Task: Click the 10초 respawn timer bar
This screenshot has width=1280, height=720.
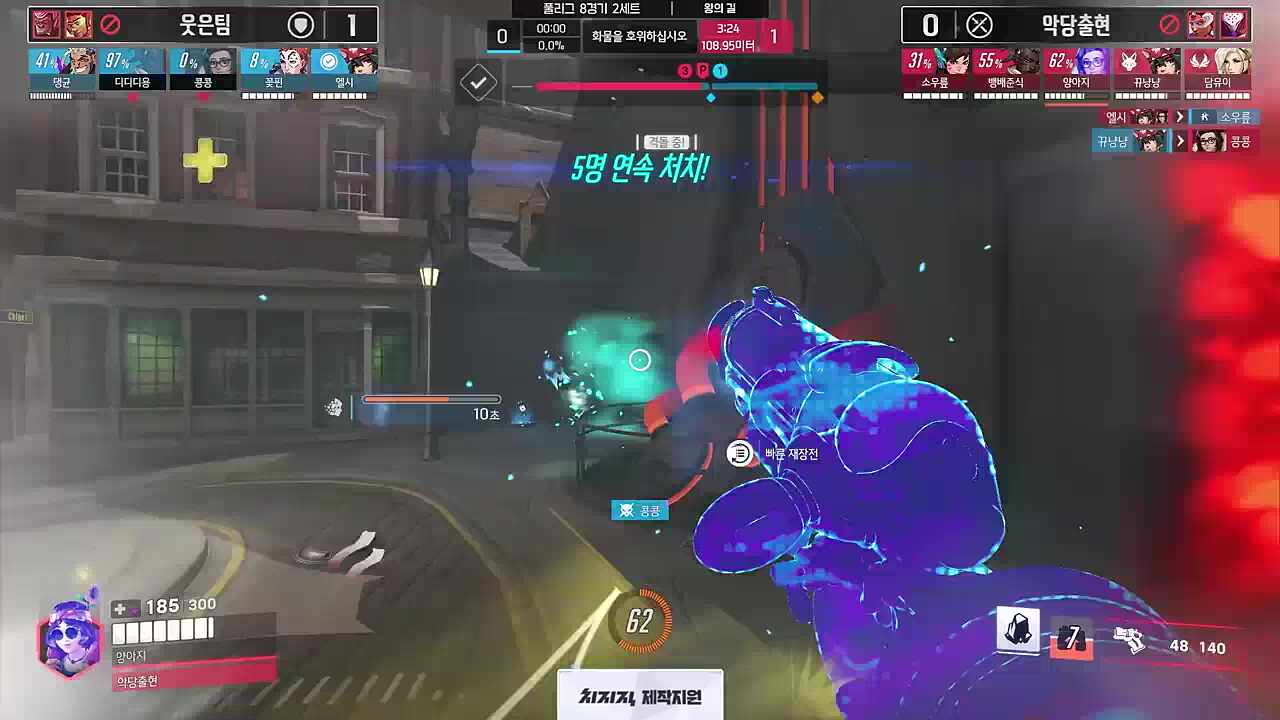Action: pyautogui.click(x=430, y=400)
